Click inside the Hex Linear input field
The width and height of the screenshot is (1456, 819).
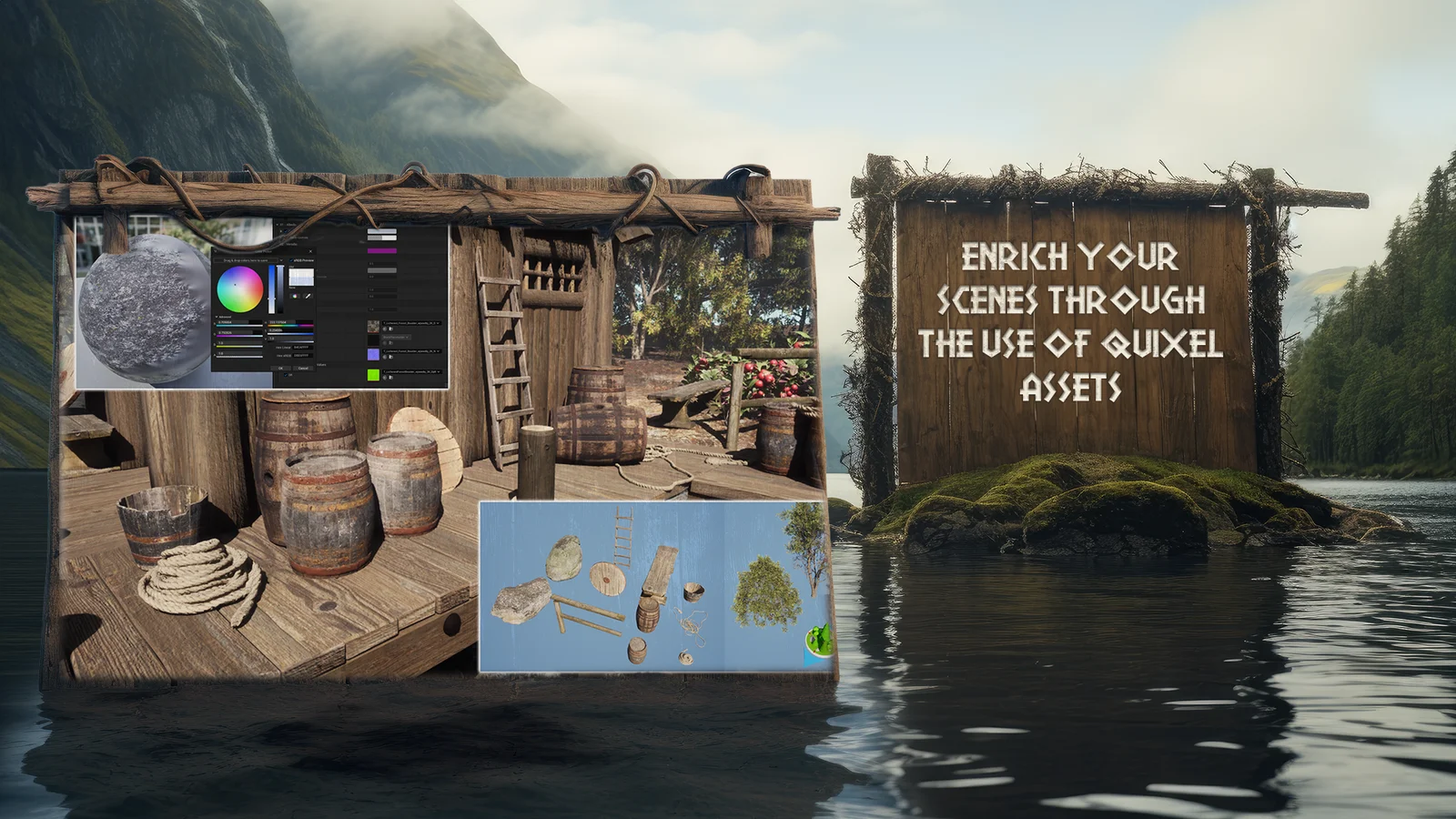tap(304, 348)
